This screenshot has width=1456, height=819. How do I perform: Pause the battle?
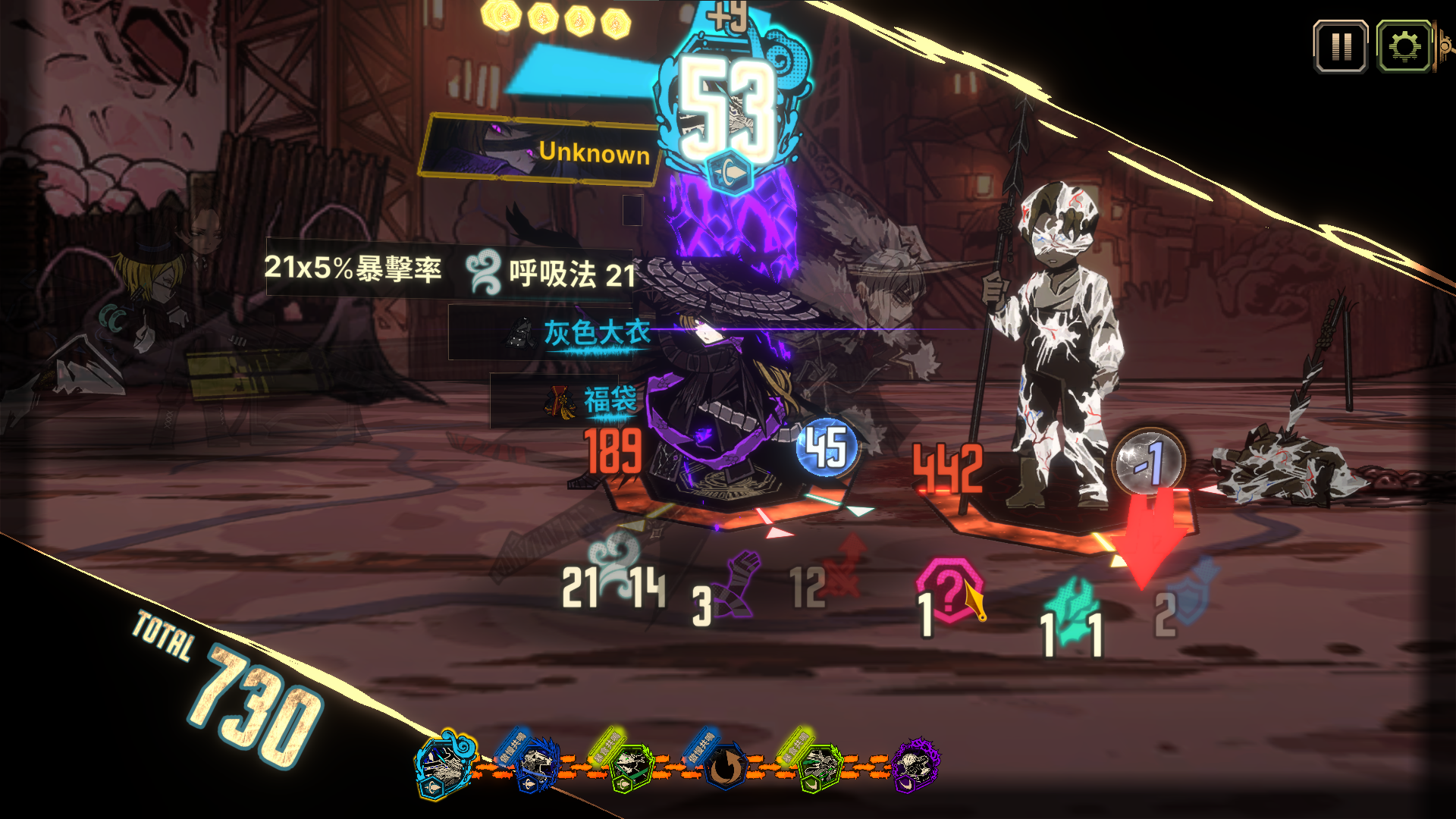1341,47
